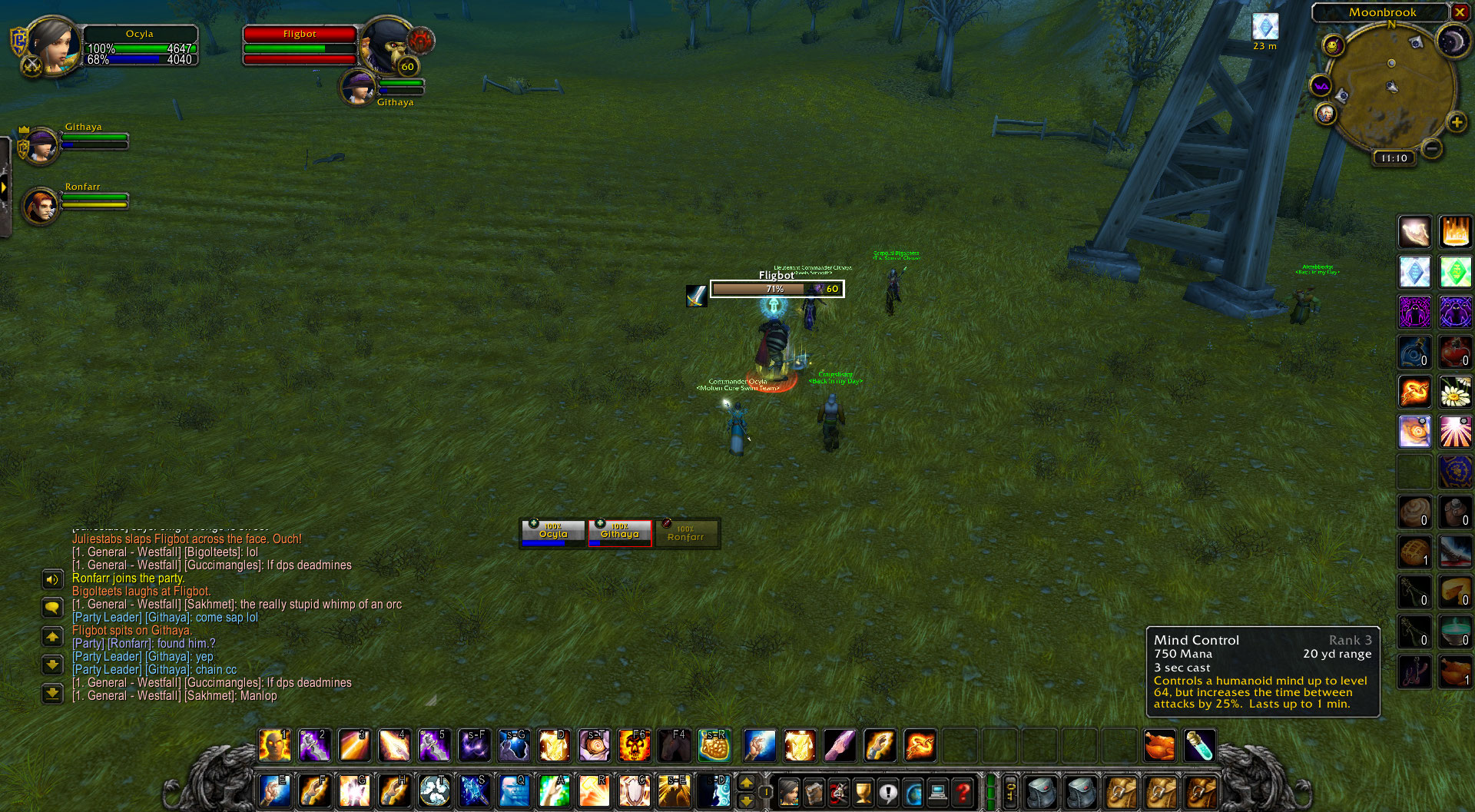Use the roasted chicken food on the bar
Image resolution: width=1475 pixels, height=812 pixels.
[x=1159, y=745]
